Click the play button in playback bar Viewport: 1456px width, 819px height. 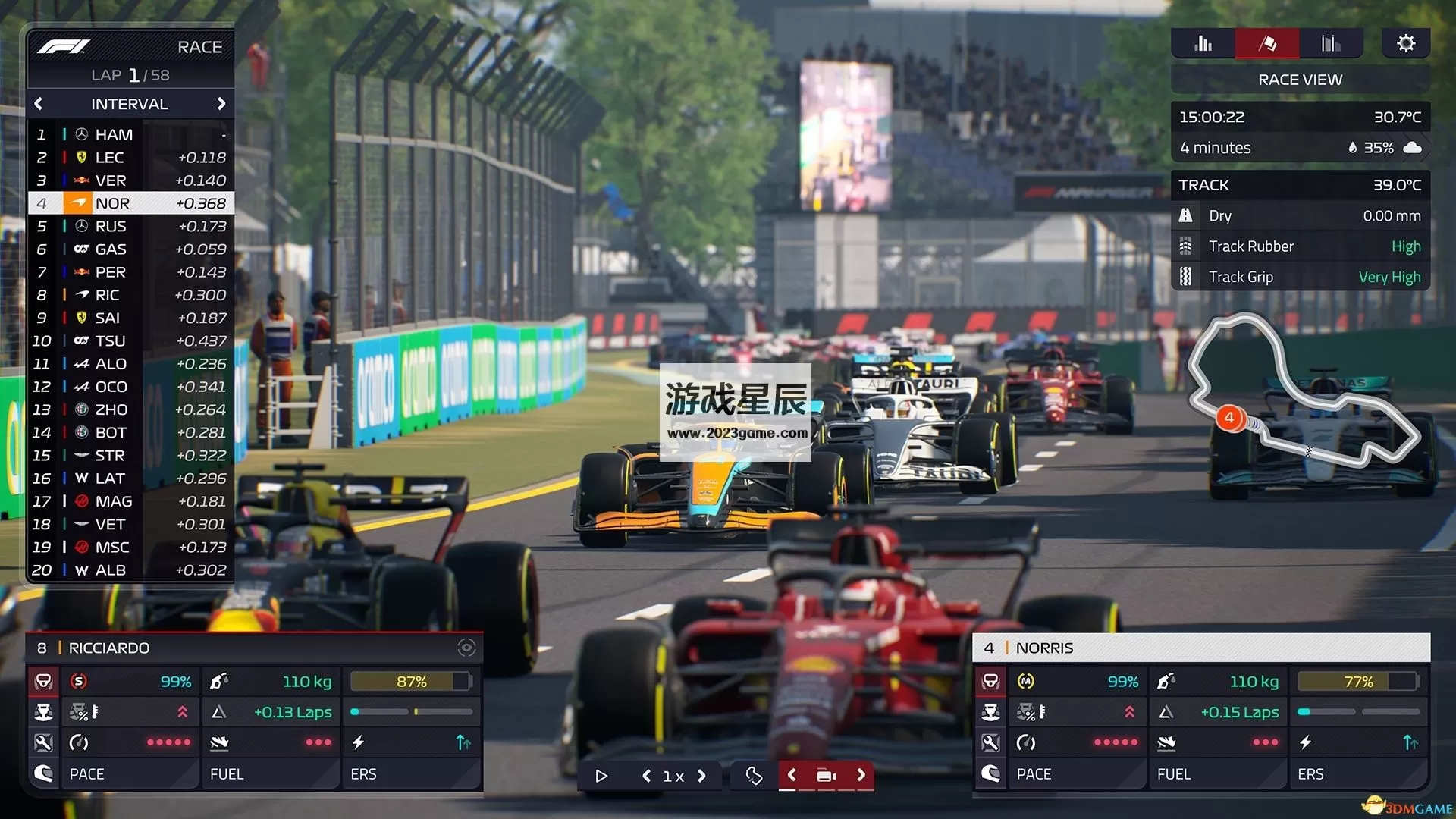coord(601,776)
